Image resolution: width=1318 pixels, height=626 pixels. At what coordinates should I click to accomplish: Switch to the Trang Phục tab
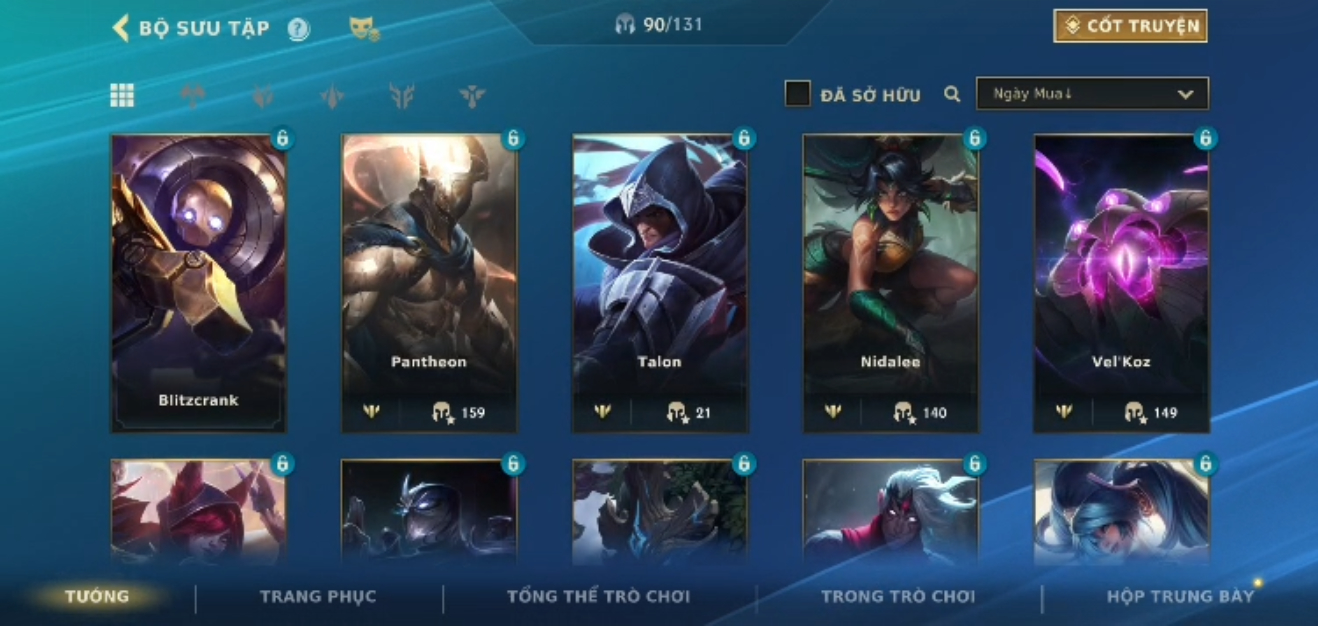tap(318, 597)
